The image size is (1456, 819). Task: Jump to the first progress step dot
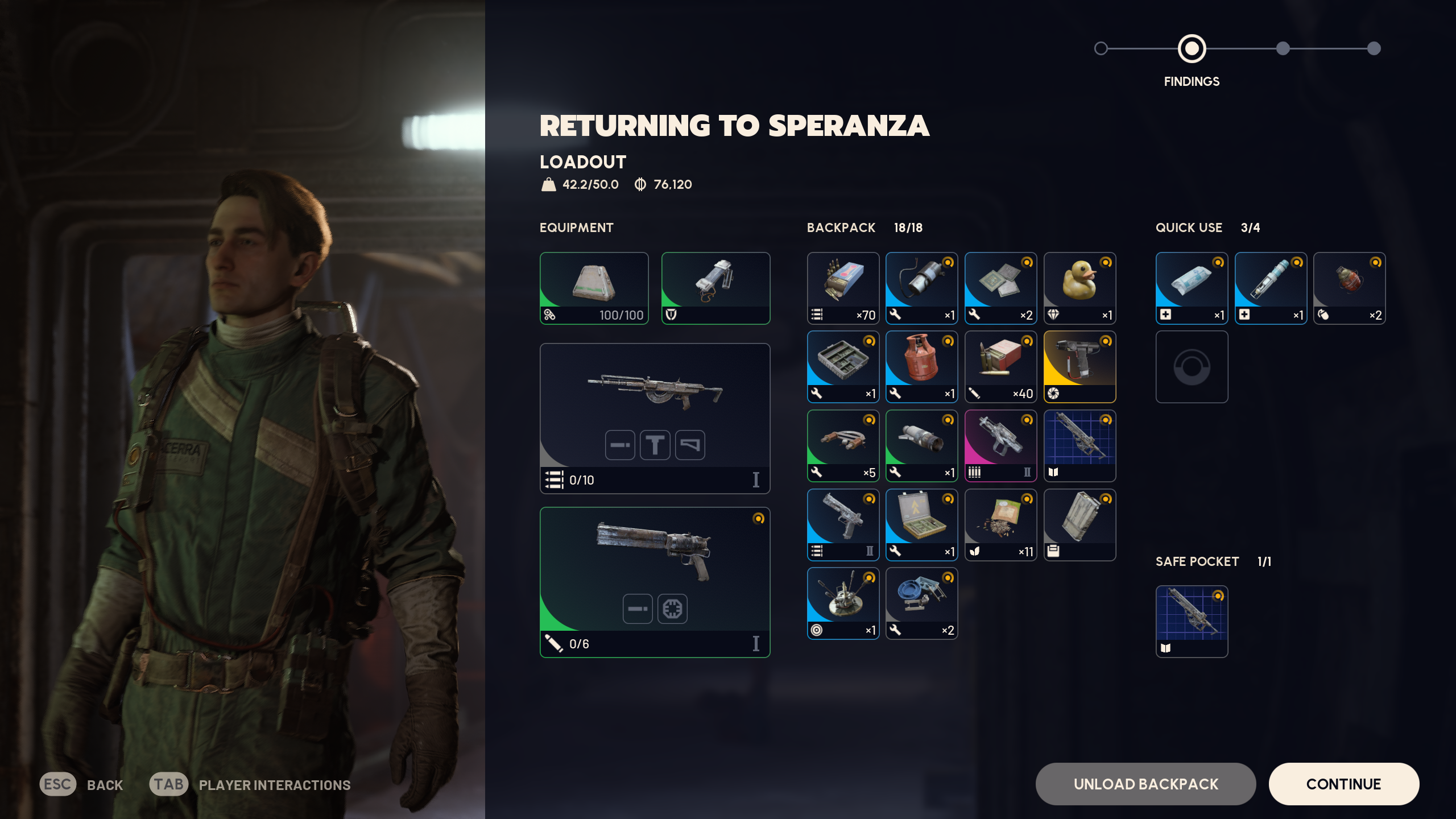(x=1101, y=48)
